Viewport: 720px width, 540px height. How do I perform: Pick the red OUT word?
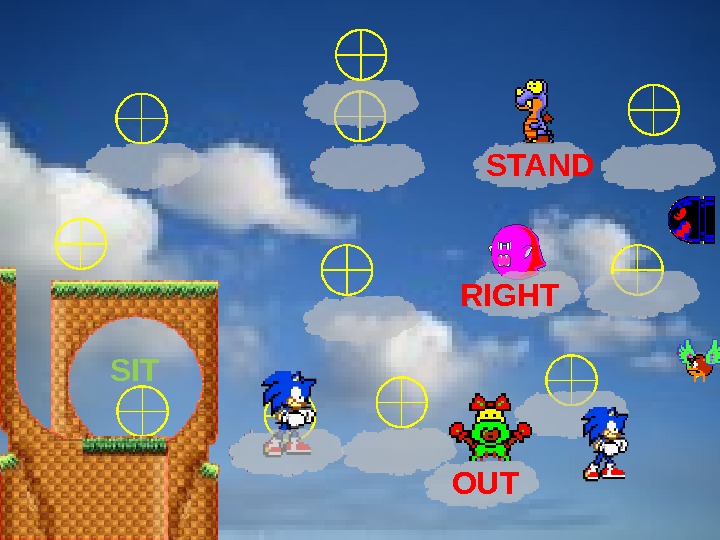tap(485, 484)
